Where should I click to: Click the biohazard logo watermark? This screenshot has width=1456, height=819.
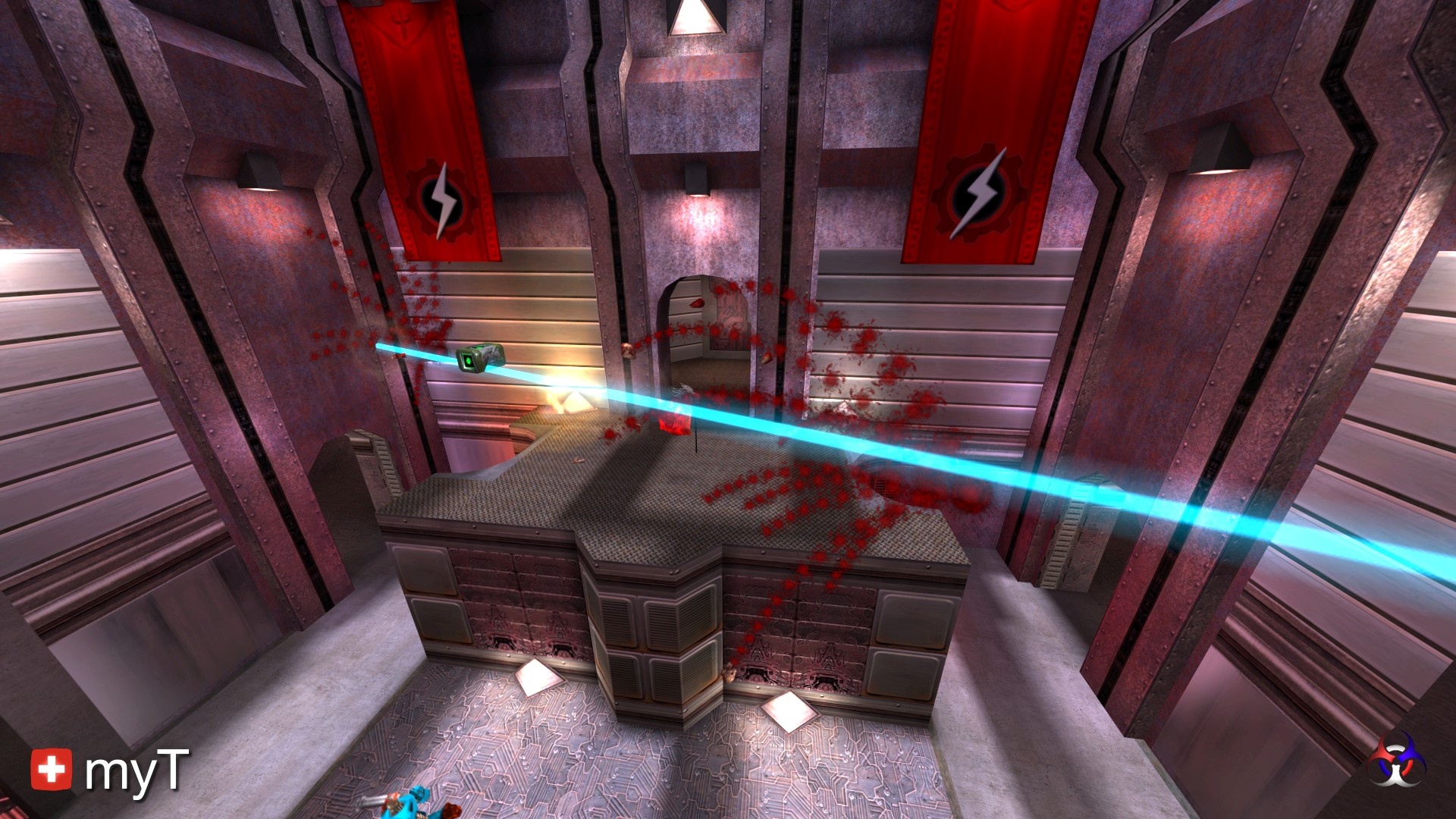pyautogui.click(x=1397, y=759)
